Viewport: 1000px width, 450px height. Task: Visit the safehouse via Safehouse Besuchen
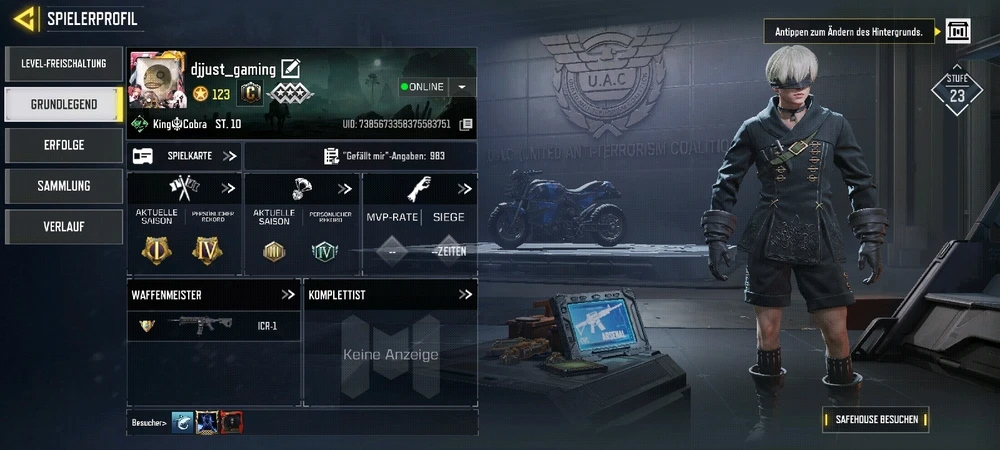[x=876, y=419]
